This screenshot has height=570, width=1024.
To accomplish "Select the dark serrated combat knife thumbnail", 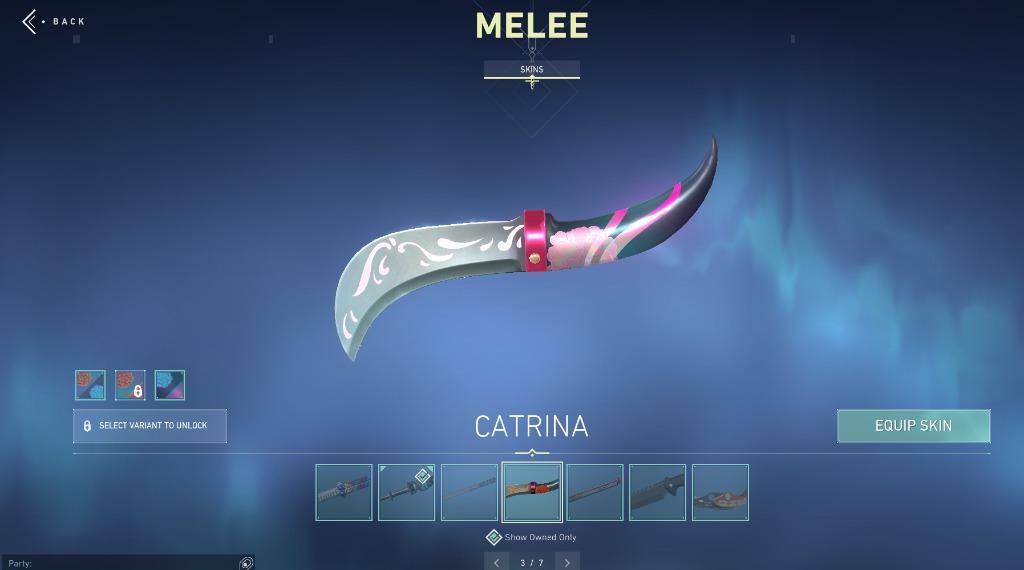I will point(657,492).
